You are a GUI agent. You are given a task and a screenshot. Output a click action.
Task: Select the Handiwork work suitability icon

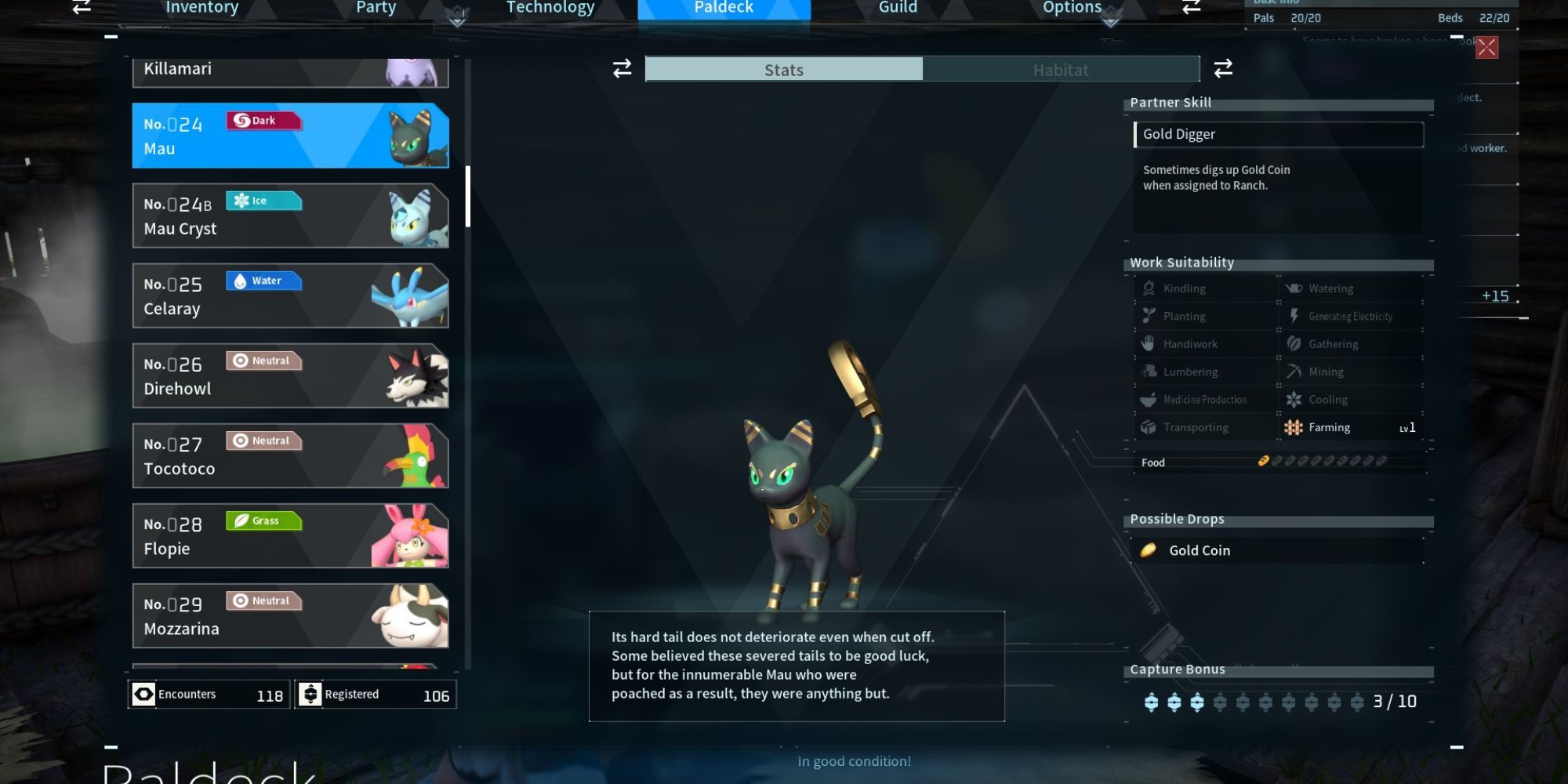pos(1147,343)
